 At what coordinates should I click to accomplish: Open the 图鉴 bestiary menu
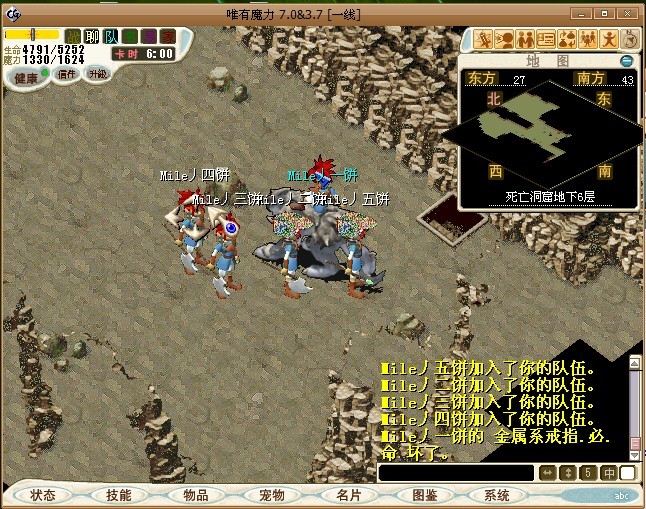tap(424, 495)
